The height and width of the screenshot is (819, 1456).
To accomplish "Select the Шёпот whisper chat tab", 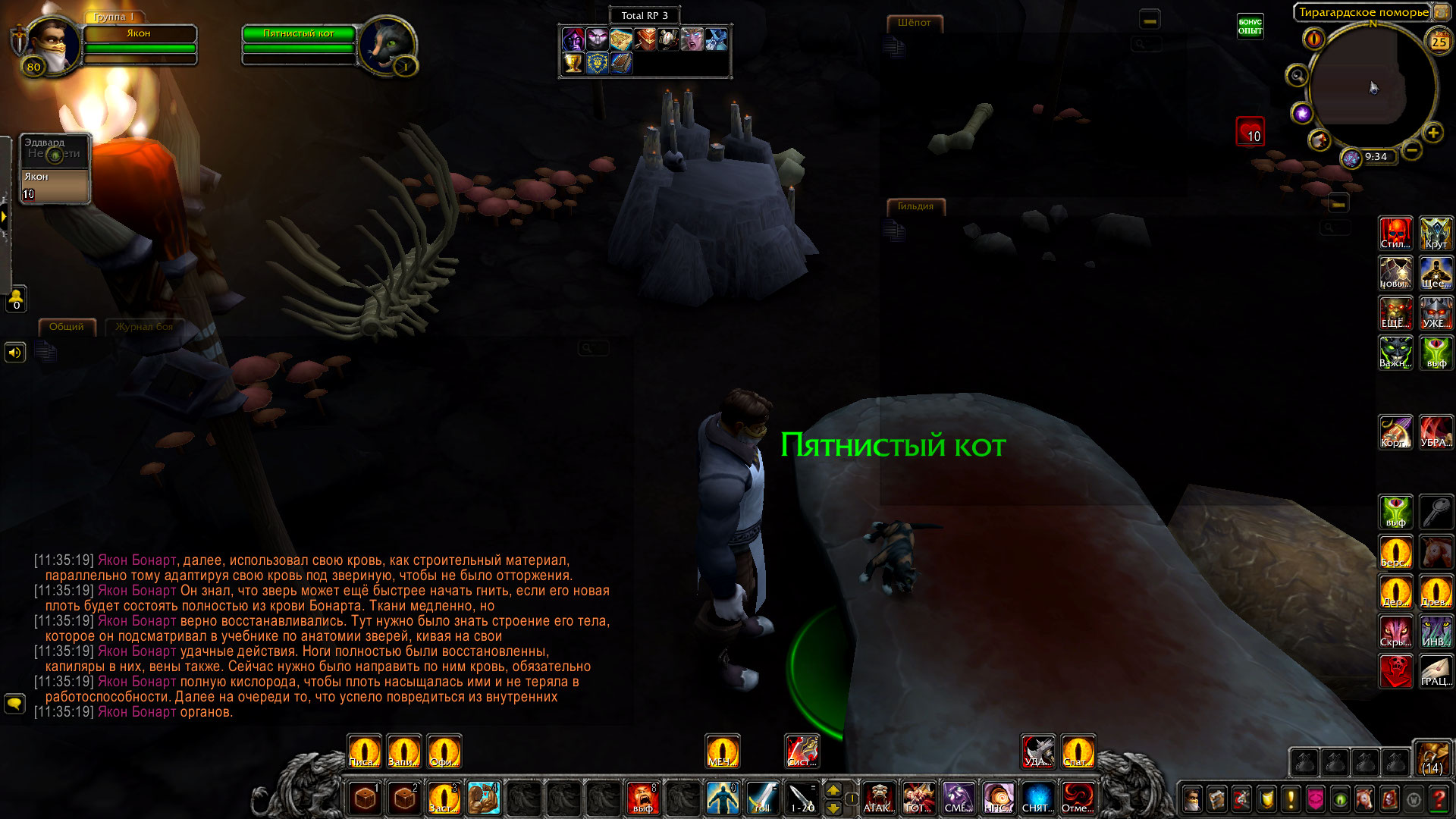I will 914,24.
